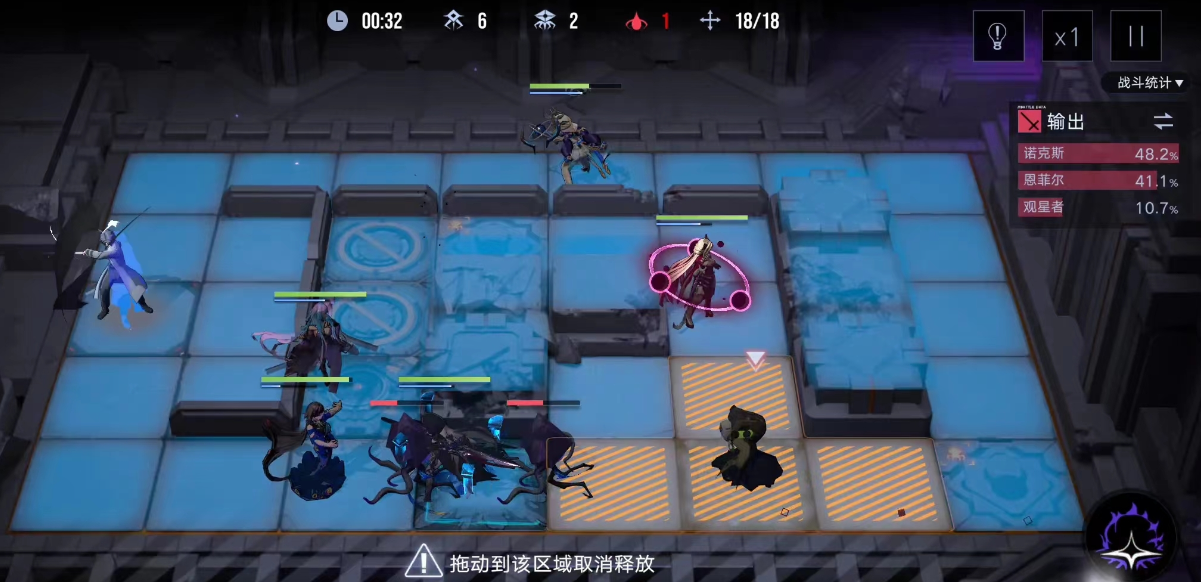Image resolution: width=1201 pixels, height=582 pixels.
Task: Click the lightbulb hint button
Action: (x=998, y=36)
